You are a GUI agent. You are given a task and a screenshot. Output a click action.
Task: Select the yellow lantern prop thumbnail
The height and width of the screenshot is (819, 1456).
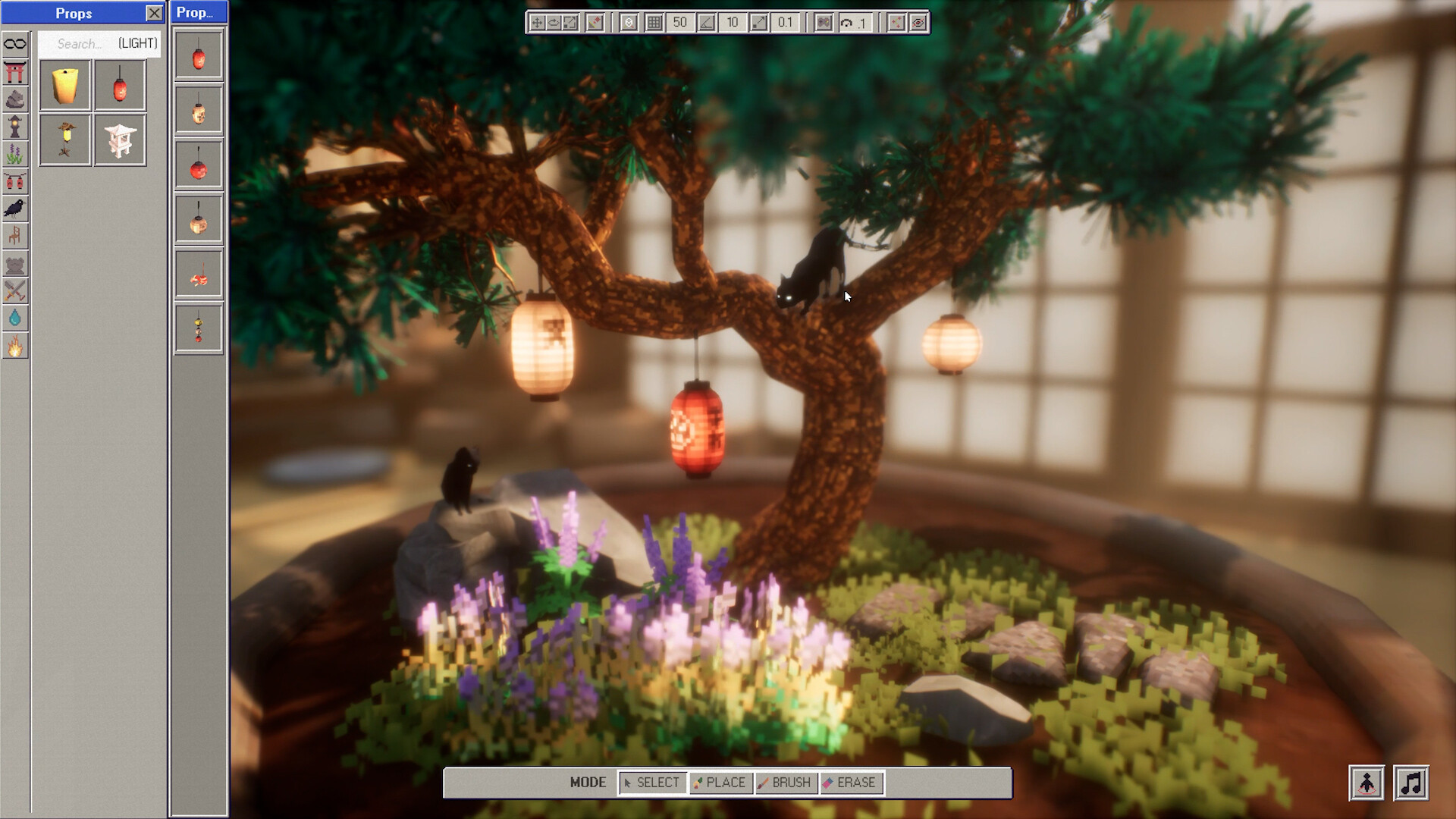(x=64, y=84)
